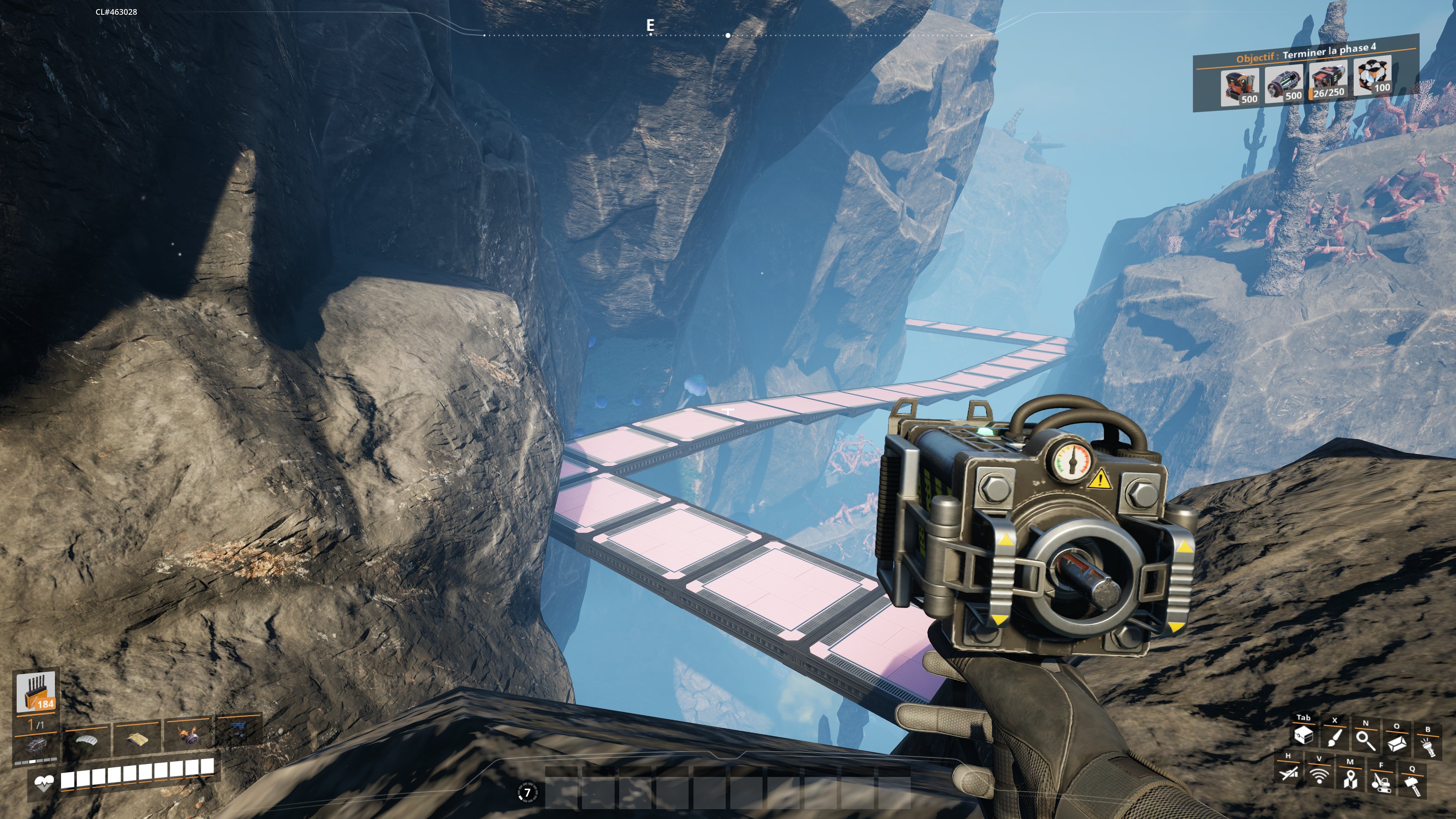Open the build menu hammer icon
The width and height of the screenshot is (1456, 819).
(1412, 785)
